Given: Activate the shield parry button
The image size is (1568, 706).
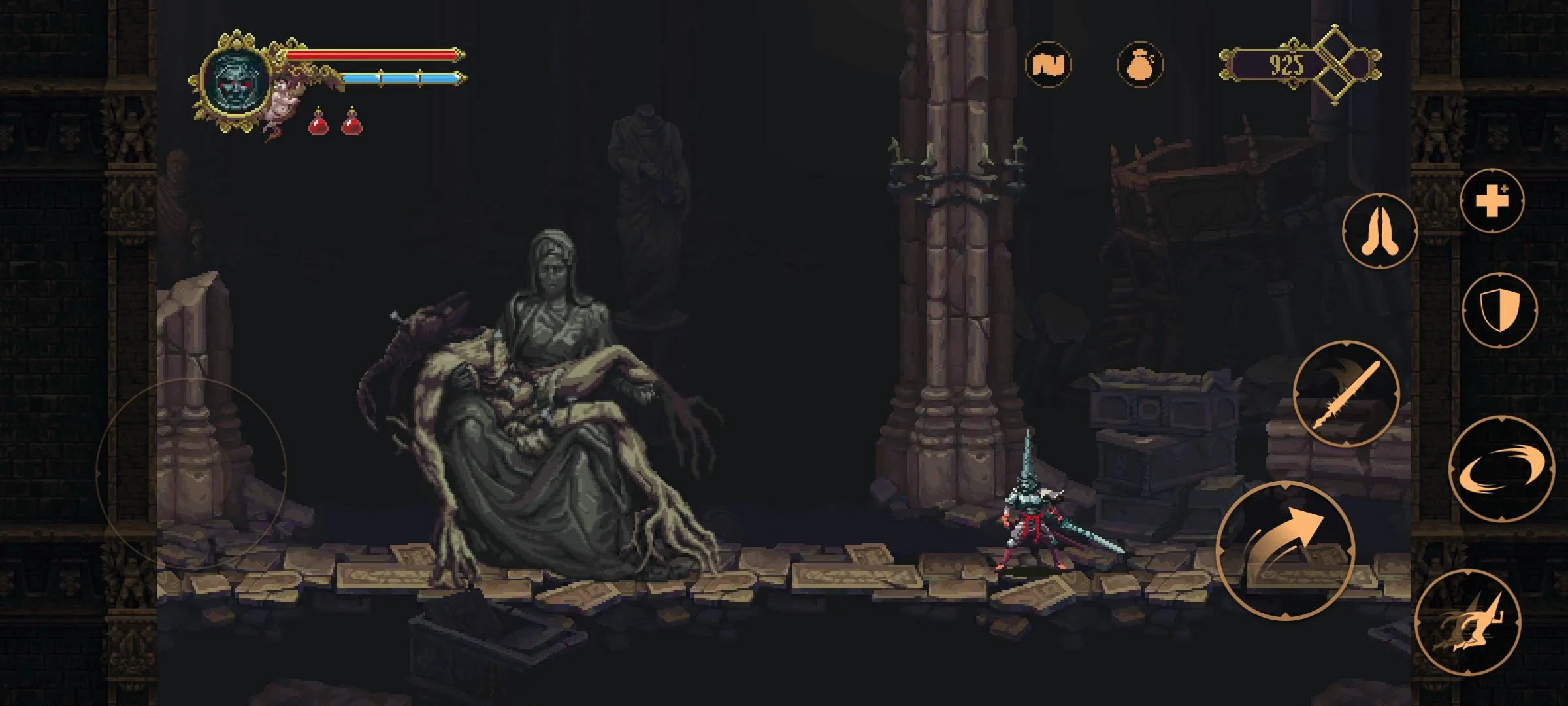Looking at the screenshot, I should pyautogui.click(x=1499, y=310).
